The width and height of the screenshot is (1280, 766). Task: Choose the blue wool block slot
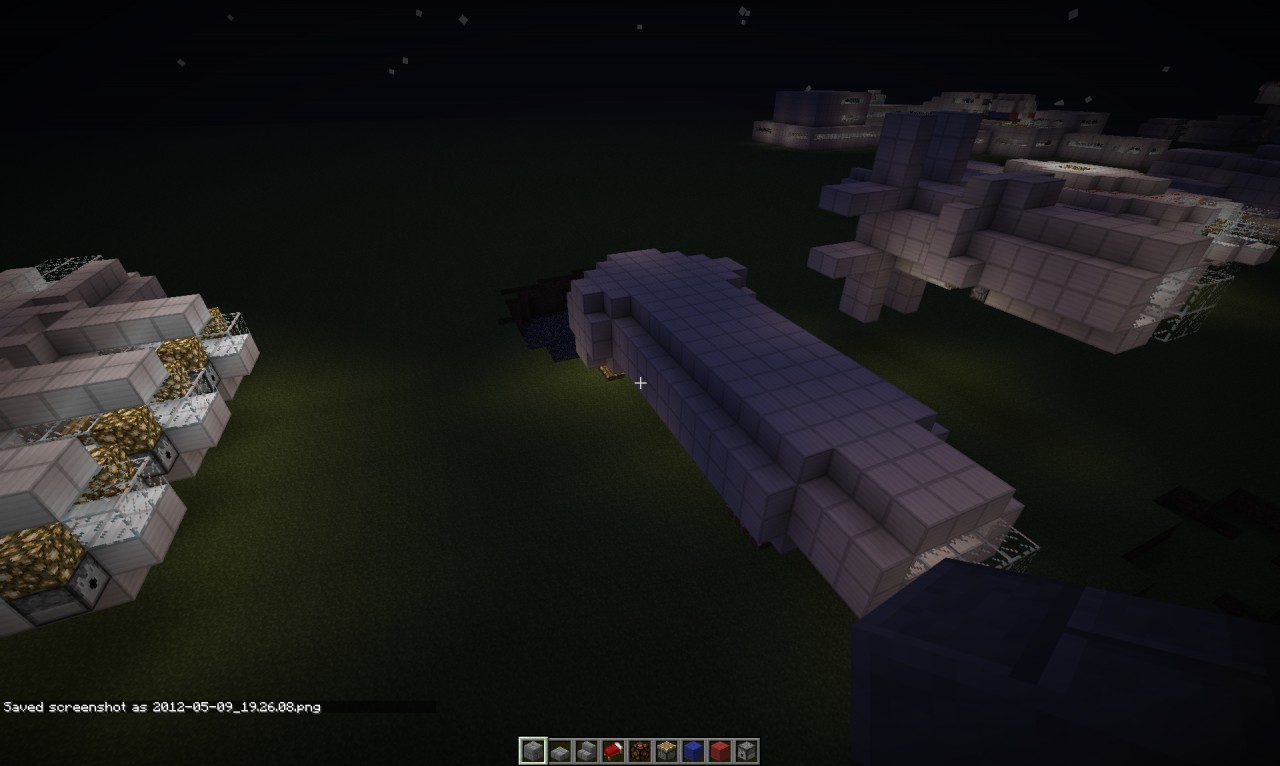pos(693,751)
